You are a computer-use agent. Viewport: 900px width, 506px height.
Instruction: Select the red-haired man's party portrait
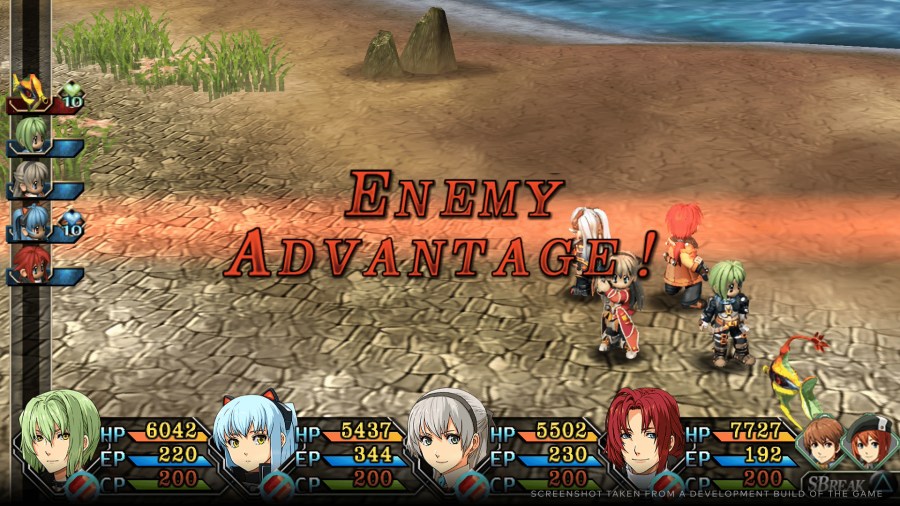(x=645, y=437)
